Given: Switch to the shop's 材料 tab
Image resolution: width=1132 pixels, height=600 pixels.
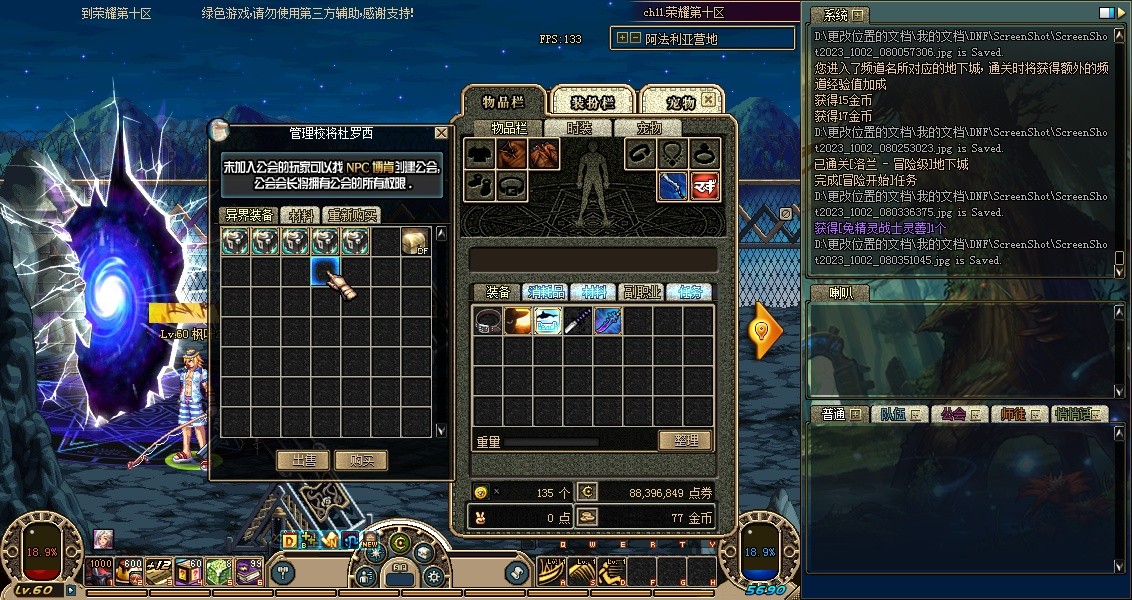Looking at the screenshot, I should coord(300,215).
